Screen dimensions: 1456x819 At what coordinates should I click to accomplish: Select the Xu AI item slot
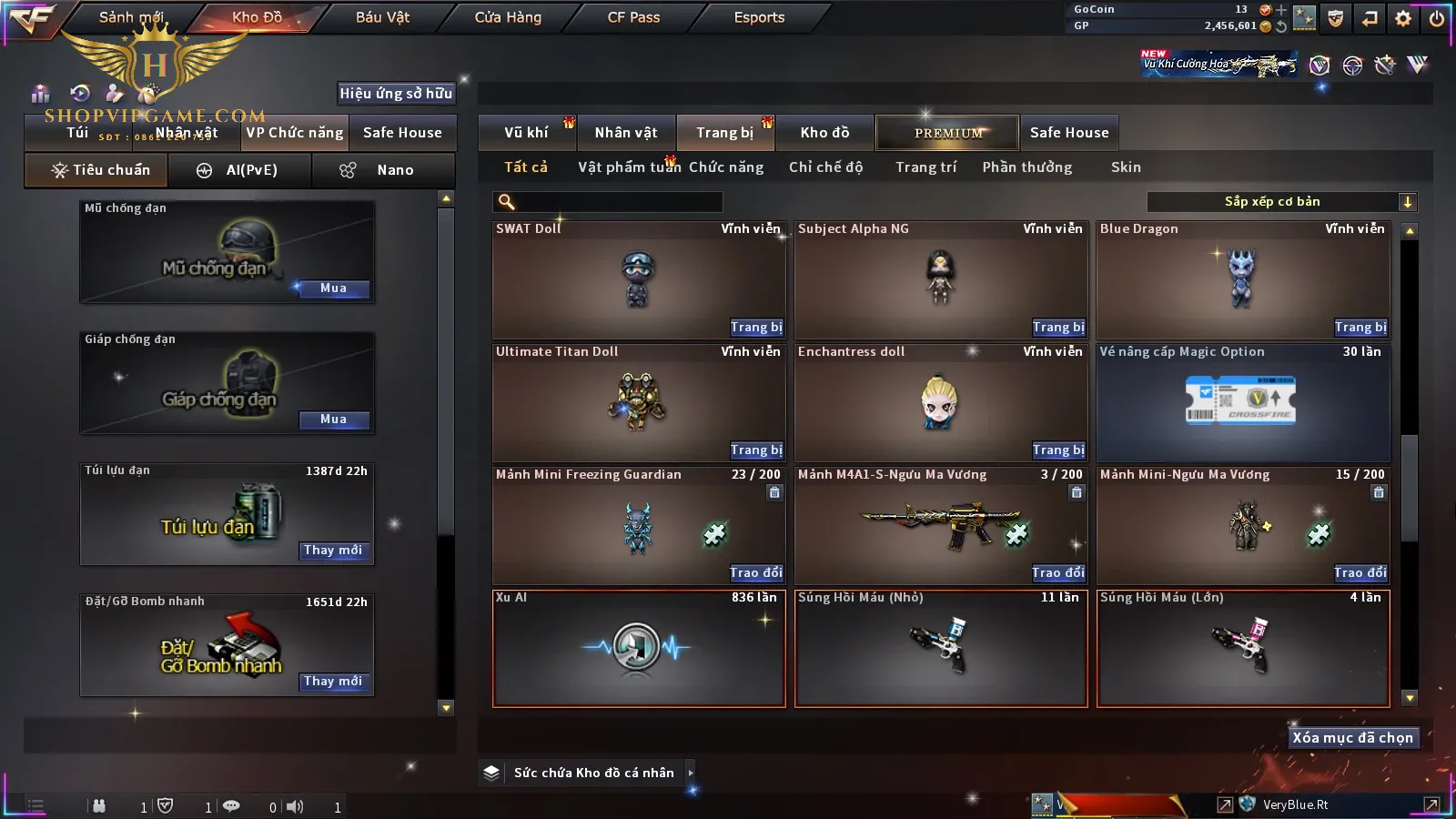[638, 648]
